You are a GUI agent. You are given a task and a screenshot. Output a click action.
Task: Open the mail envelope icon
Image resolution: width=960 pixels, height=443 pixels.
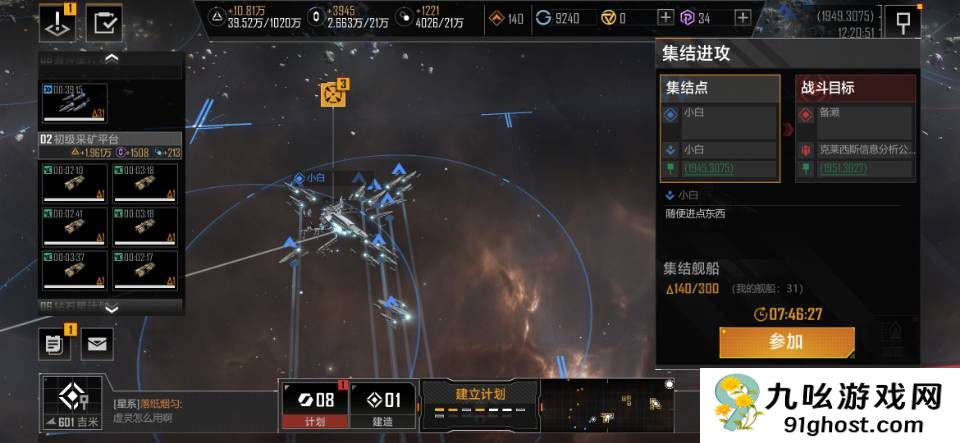point(97,344)
